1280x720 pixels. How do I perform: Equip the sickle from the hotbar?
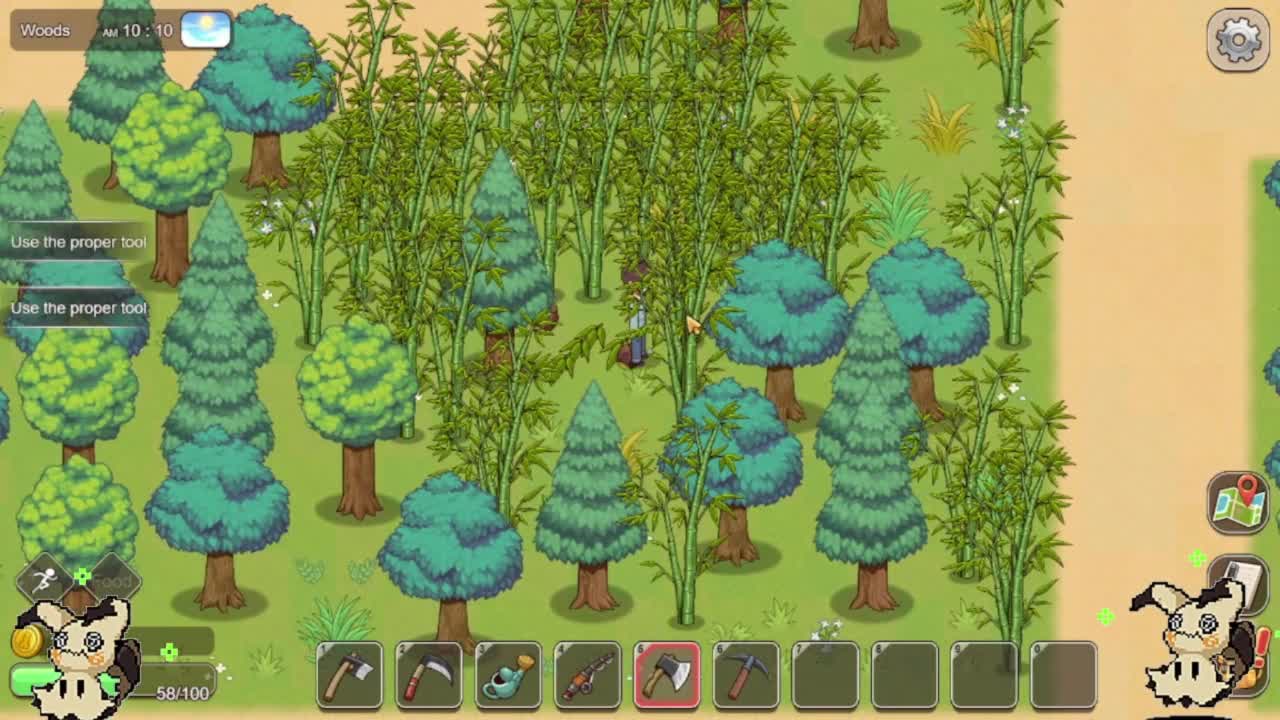point(428,675)
